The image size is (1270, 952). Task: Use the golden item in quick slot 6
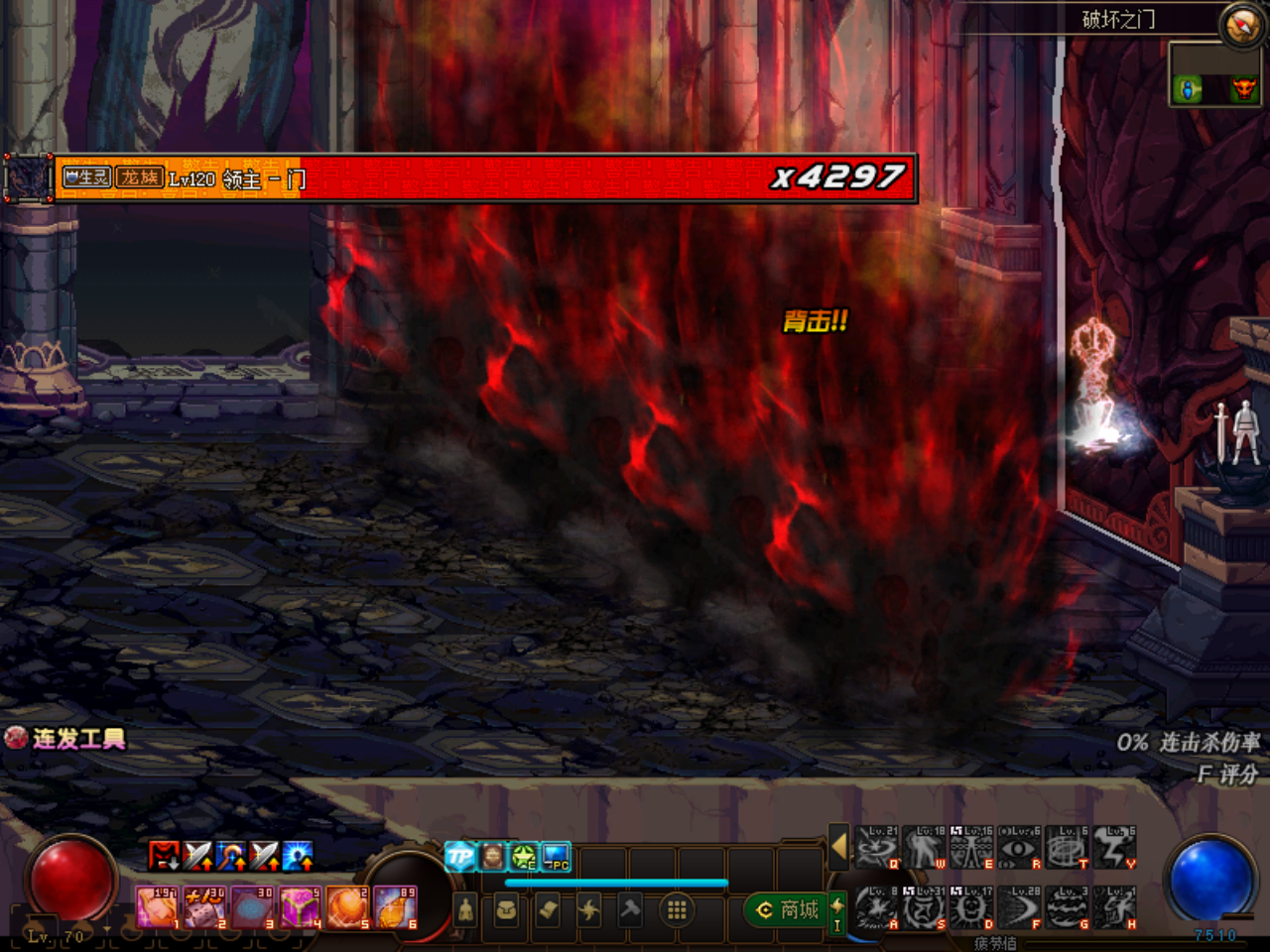(x=395, y=907)
